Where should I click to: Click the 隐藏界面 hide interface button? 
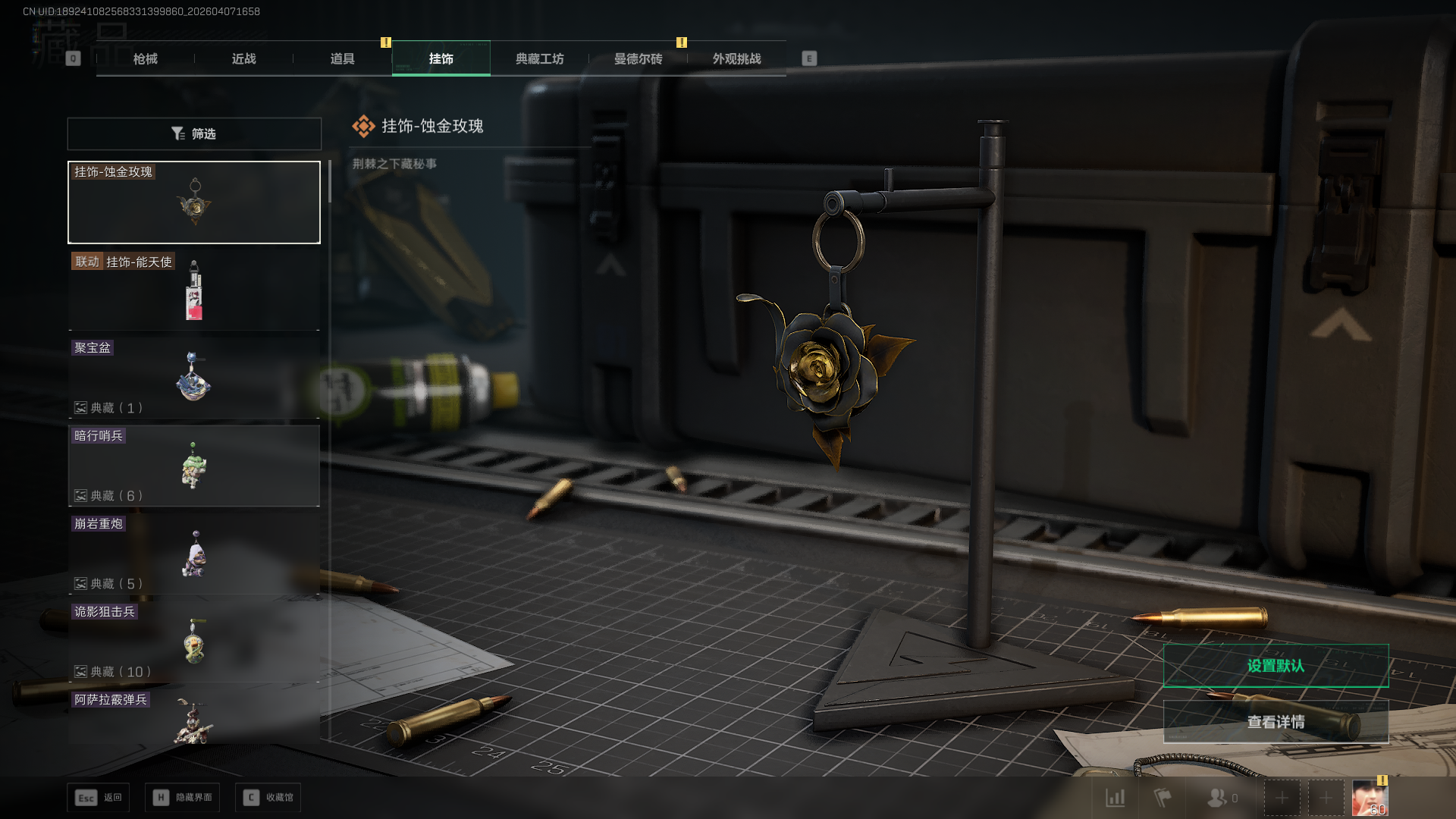click(x=183, y=798)
